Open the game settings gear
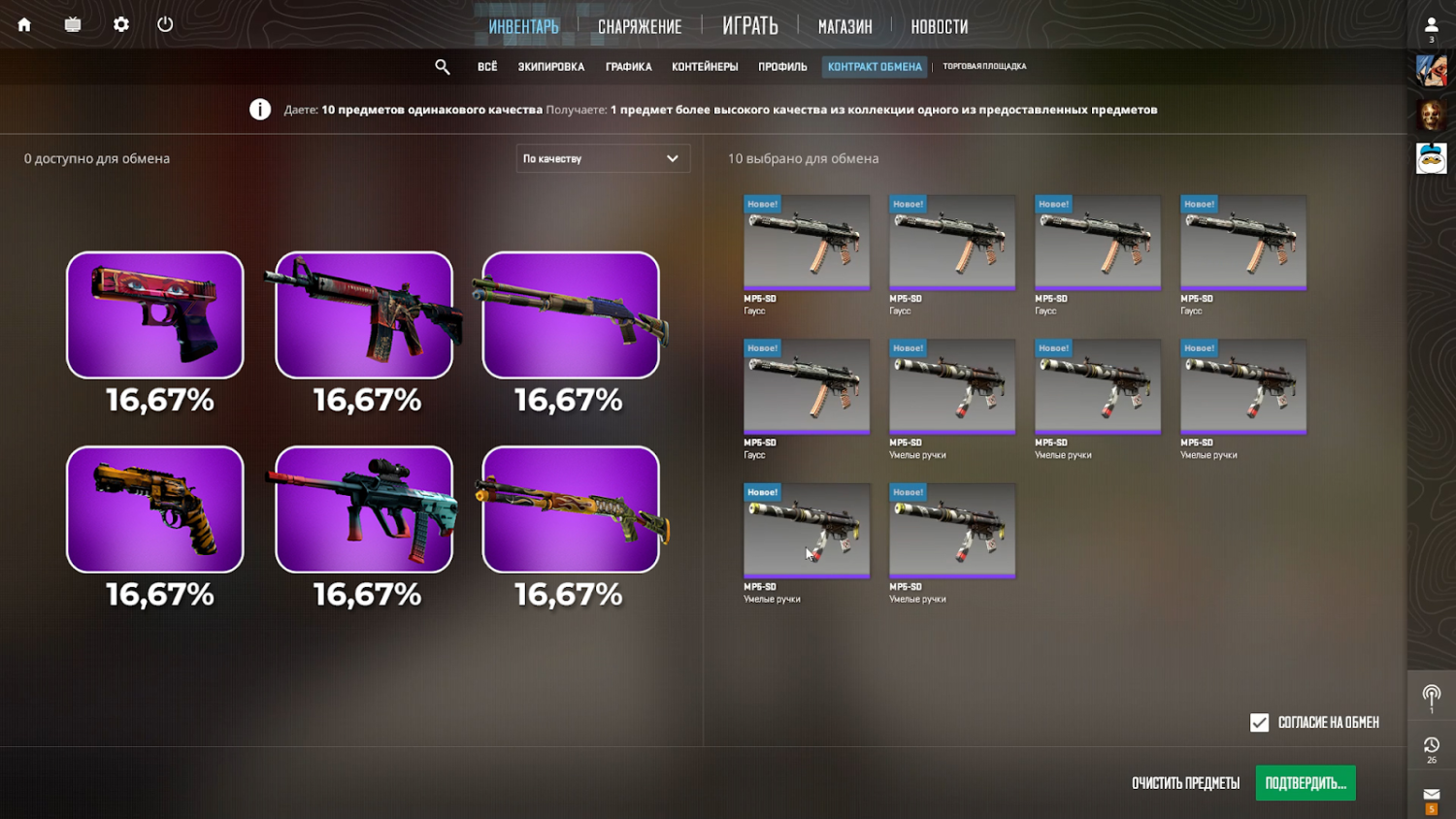The width and height of the screenshot is (1456, 819). 120,25
